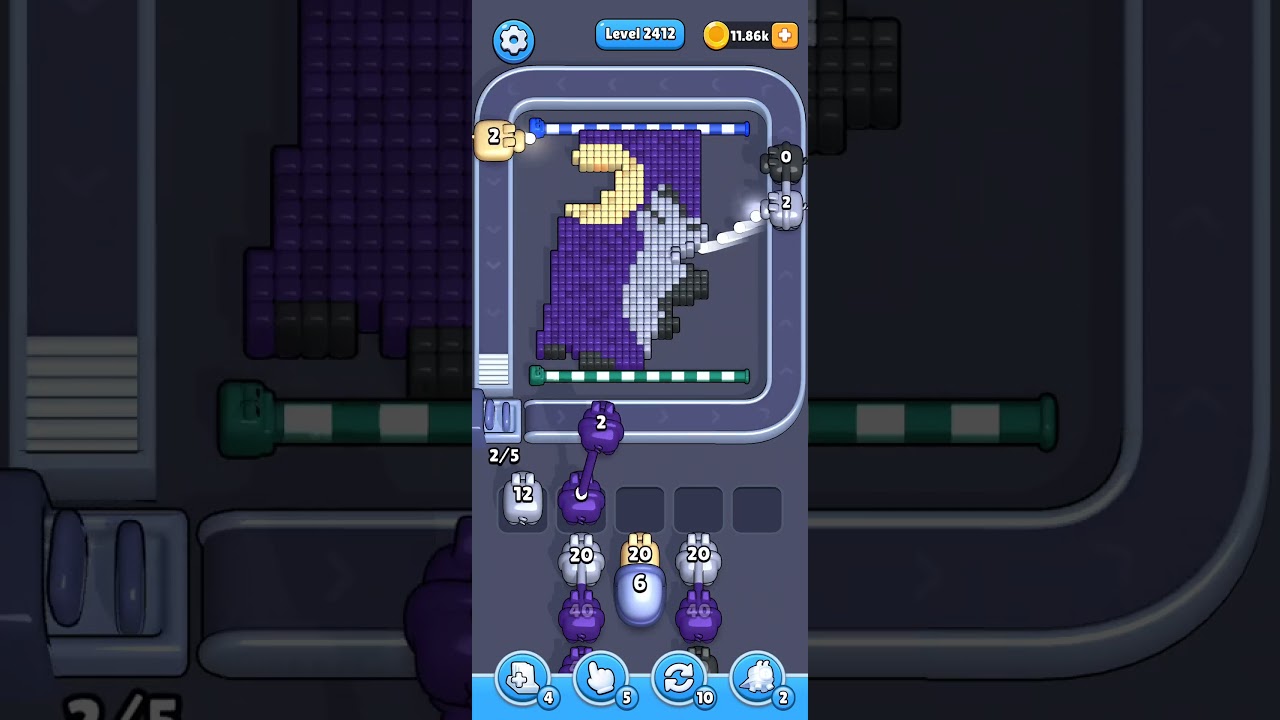Tap the purple cannon labeled 2 on the rail
This screenshot has height=720, width=1280.
coord(599,425)
